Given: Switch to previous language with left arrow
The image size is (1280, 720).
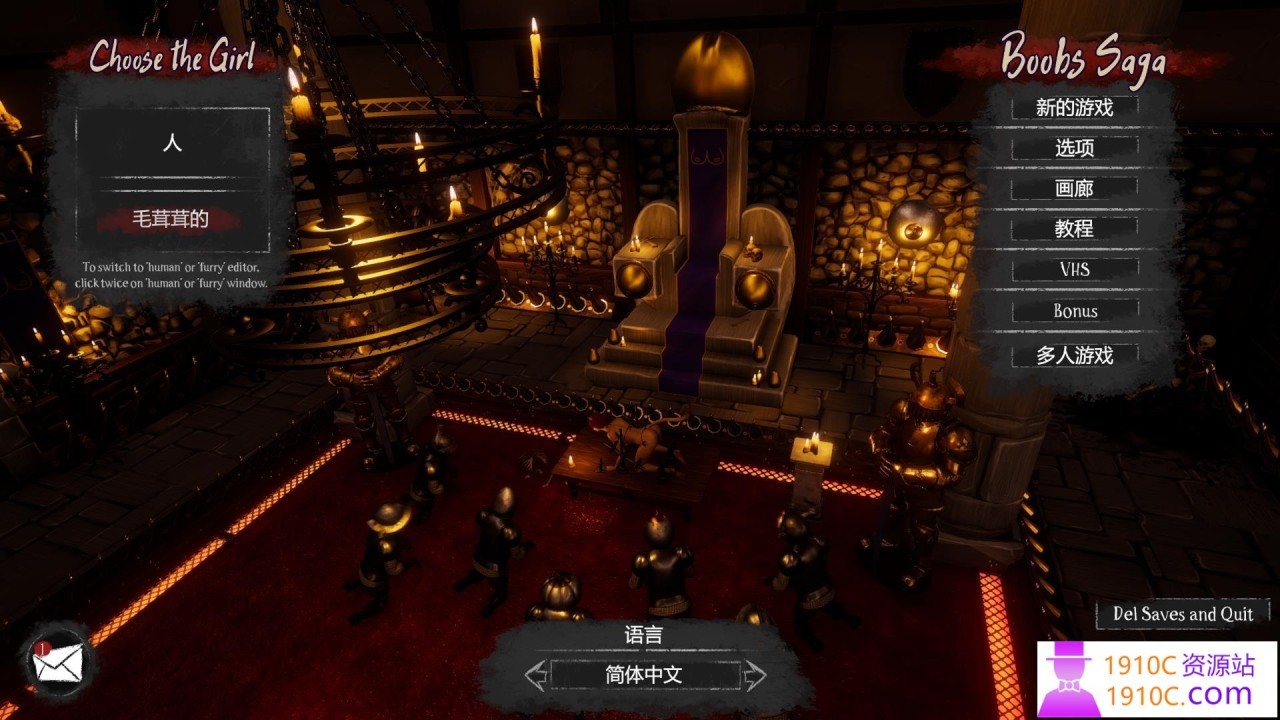Looking at the screenshot, I should [x=536, y=675].
